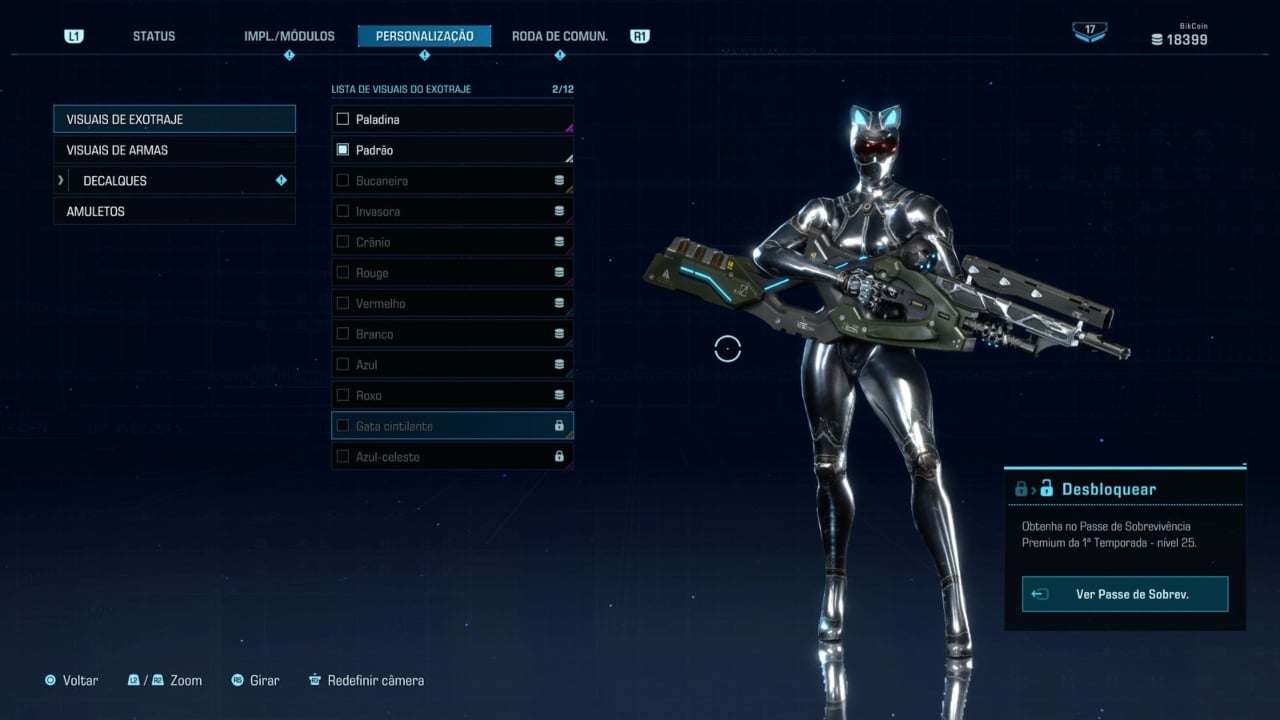
Task: Select the Personalização tab
Action: pos(424,36)
